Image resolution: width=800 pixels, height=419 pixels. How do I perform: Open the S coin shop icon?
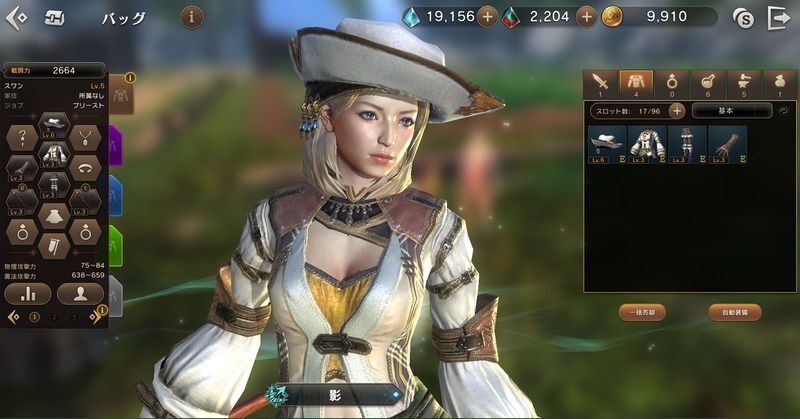click(x=742, y=17)
